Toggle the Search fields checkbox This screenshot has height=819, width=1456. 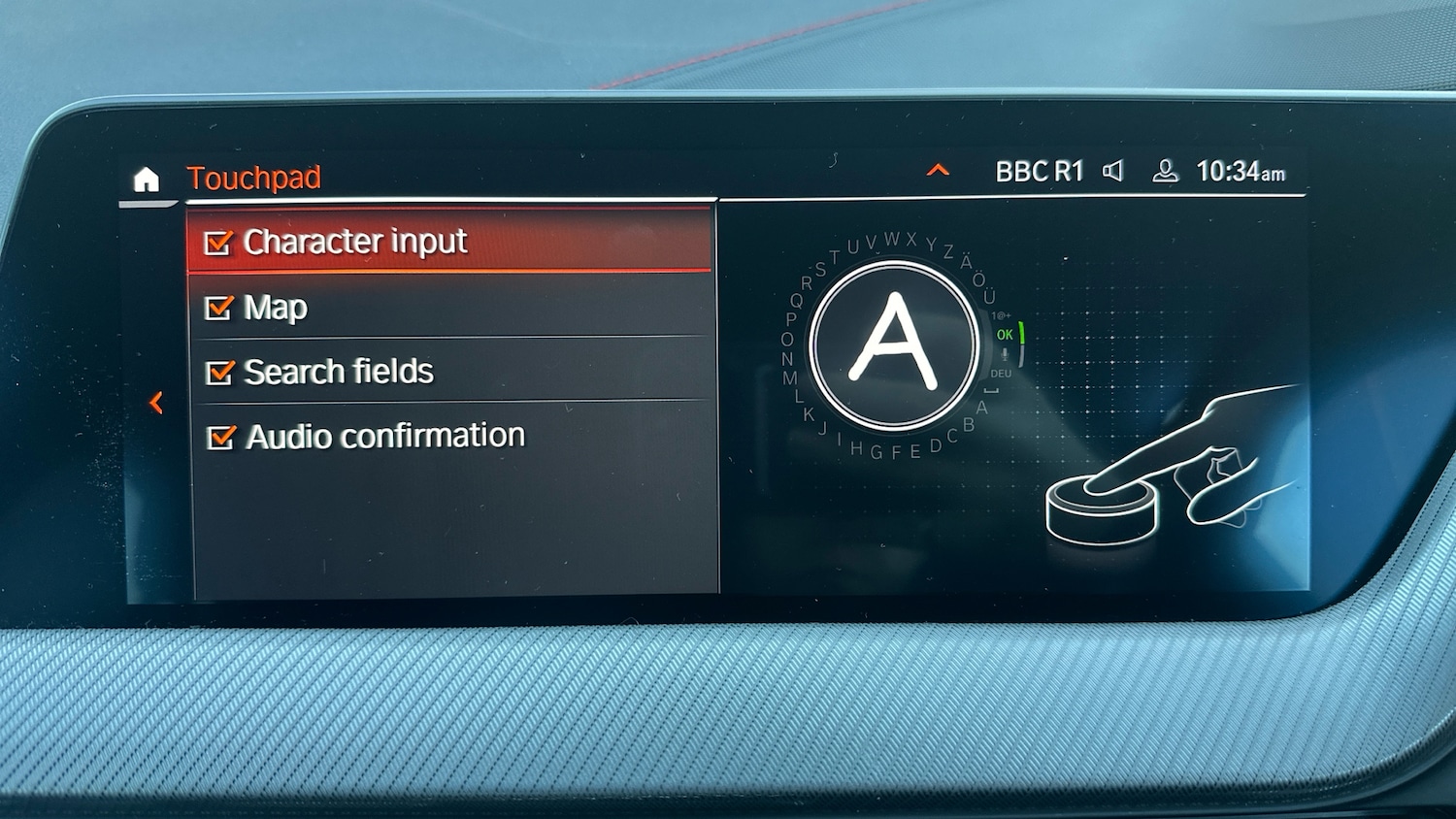(220, 373)
